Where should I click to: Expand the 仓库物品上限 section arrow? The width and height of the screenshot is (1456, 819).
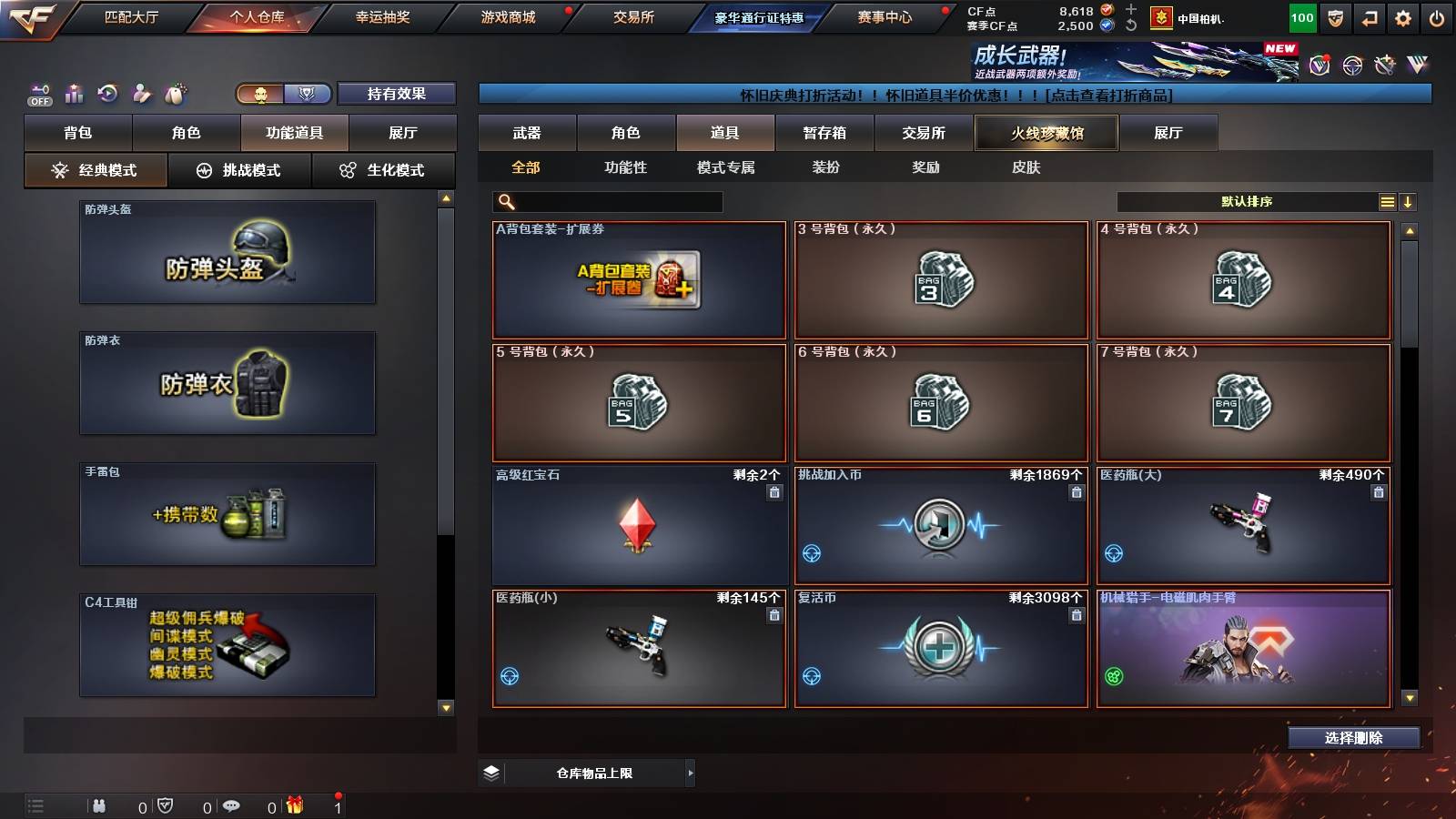692,773
